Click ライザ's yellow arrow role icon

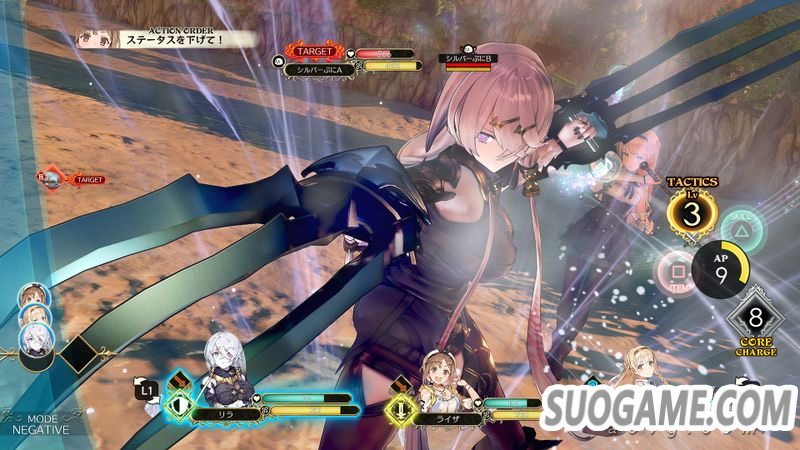401,408
